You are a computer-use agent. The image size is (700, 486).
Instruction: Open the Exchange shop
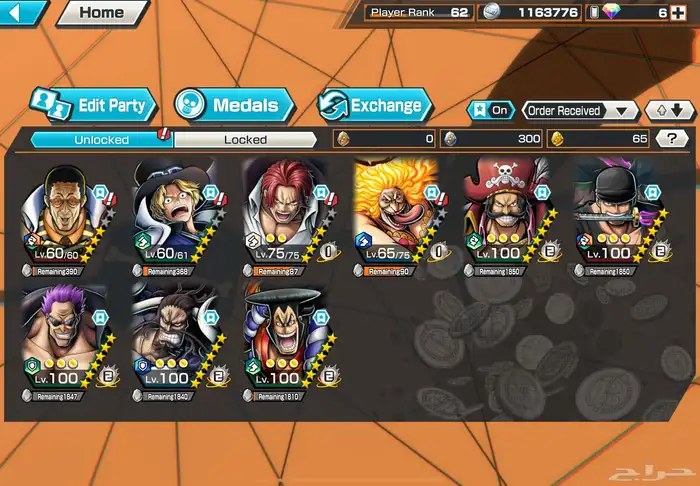coord(375,104)
